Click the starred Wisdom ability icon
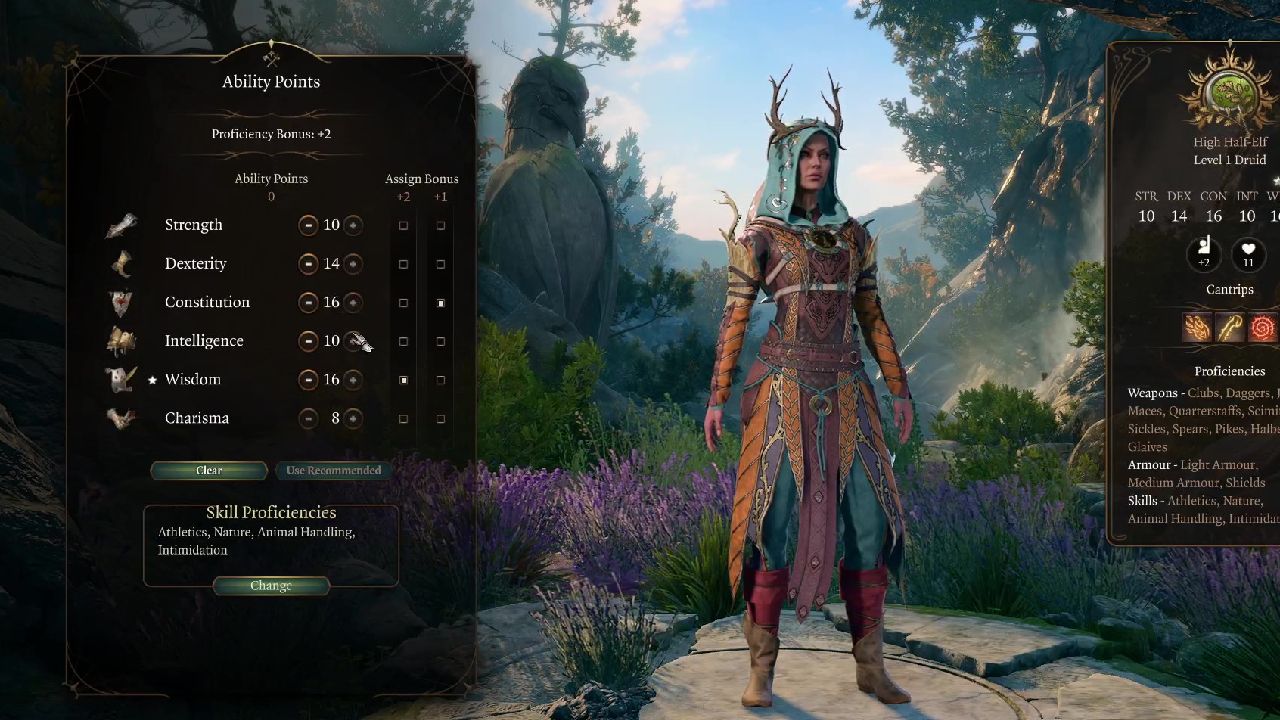 point(121,379)
